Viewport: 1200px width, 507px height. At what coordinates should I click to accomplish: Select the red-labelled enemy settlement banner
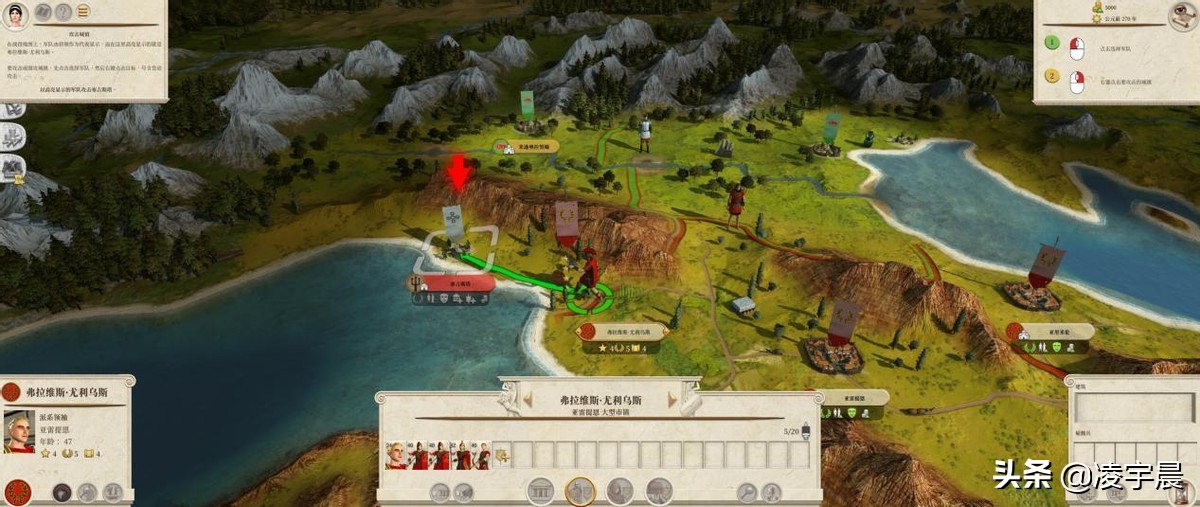(457, 283)
